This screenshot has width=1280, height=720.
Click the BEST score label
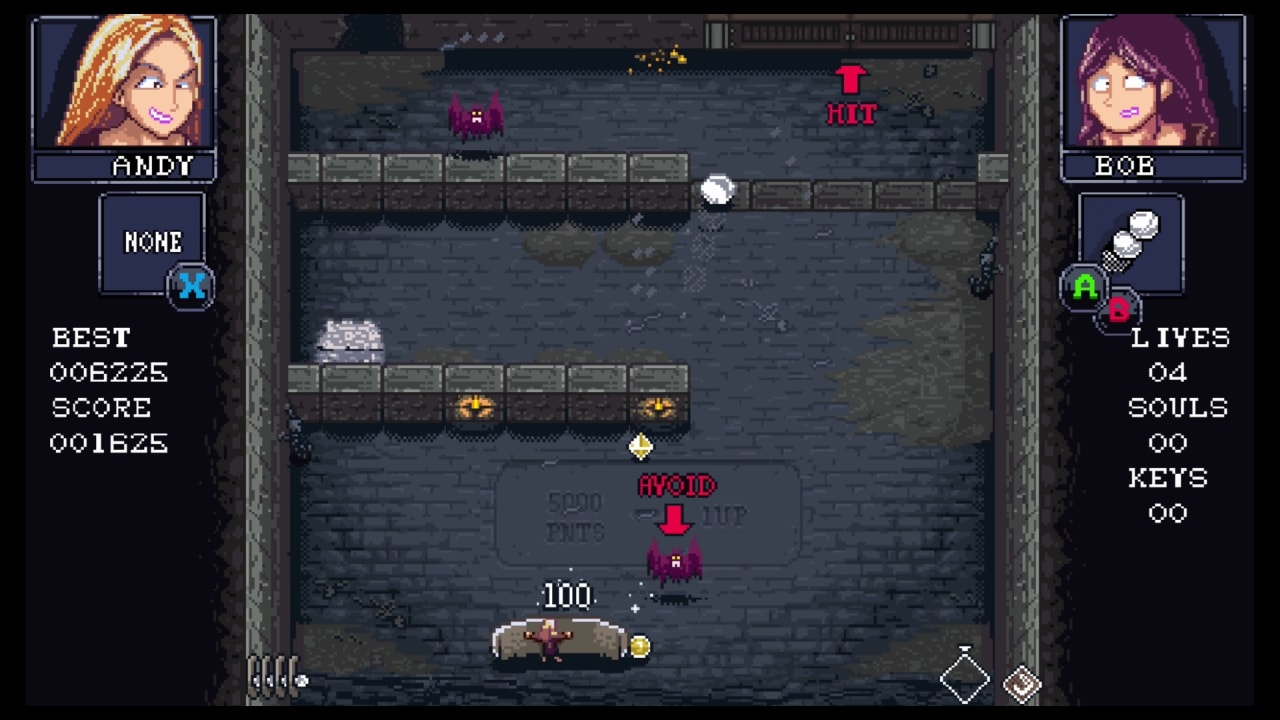(x=90, y=338)
